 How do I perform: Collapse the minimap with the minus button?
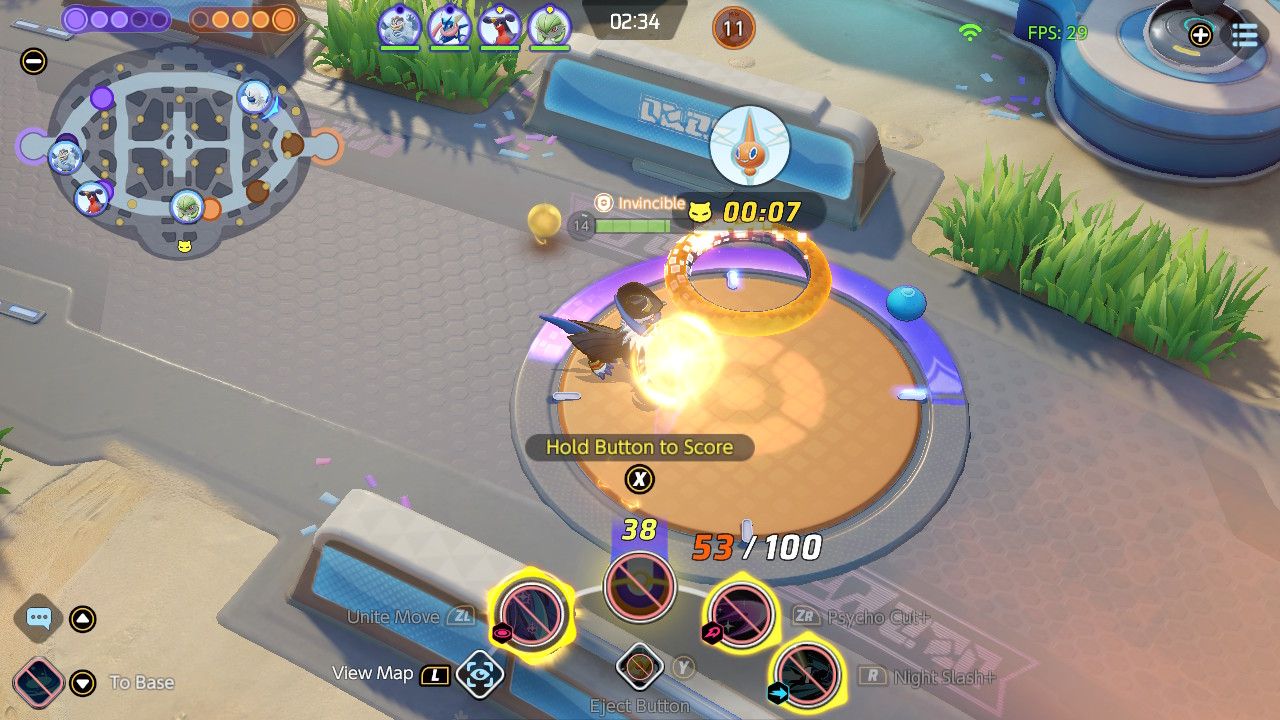[33, 62]
